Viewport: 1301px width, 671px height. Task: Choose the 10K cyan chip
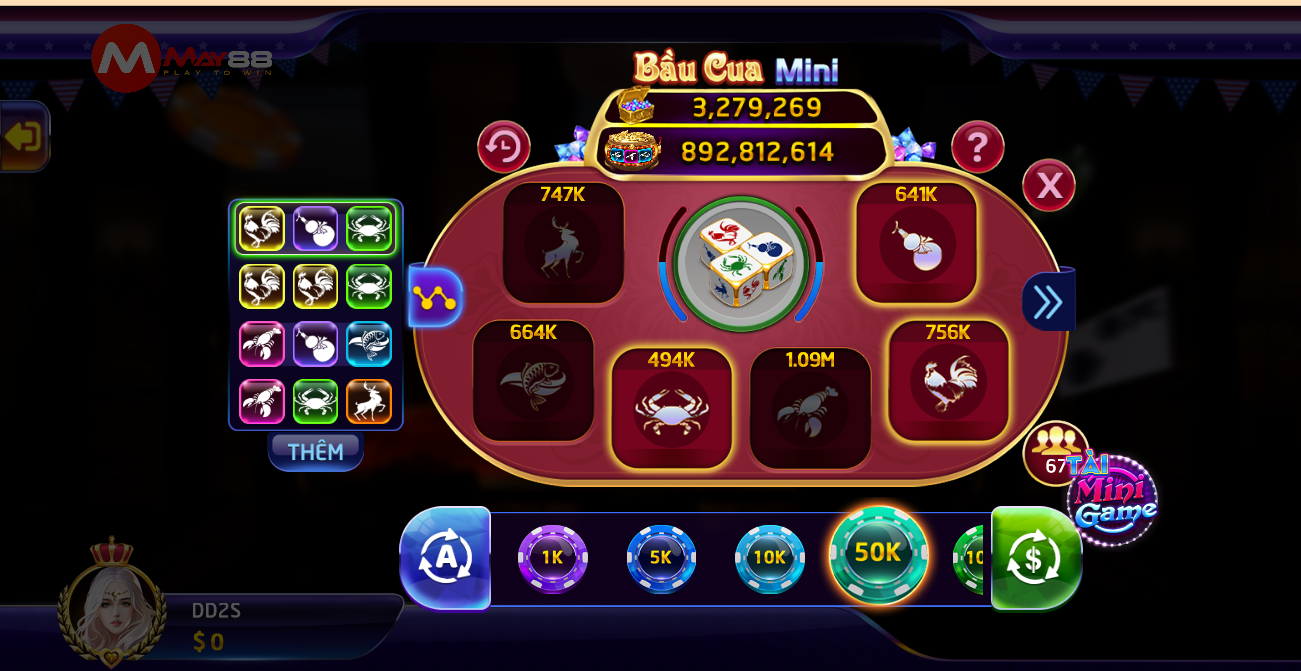point(769,558)
